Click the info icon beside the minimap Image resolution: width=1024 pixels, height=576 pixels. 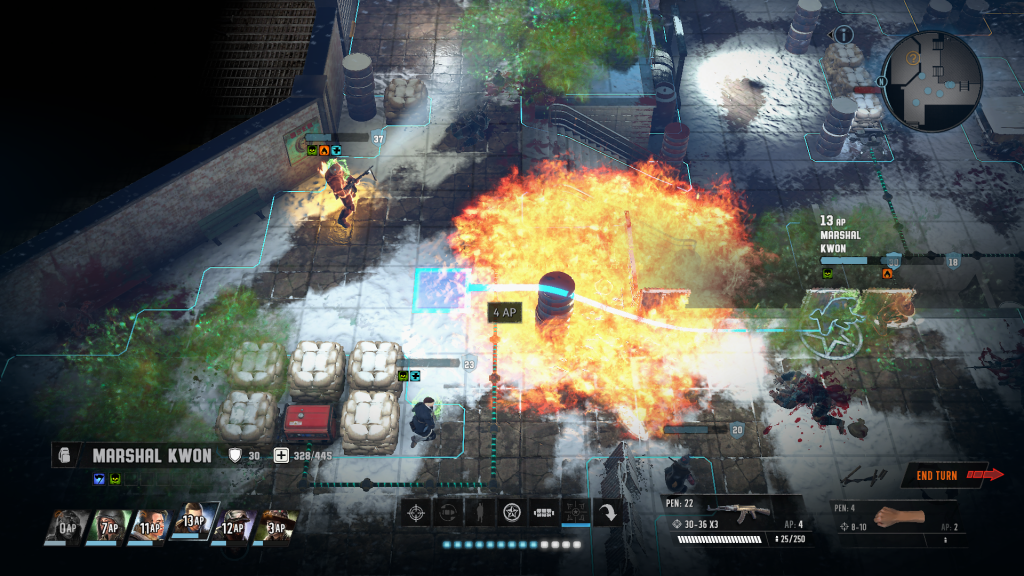[x=843, y=35]
